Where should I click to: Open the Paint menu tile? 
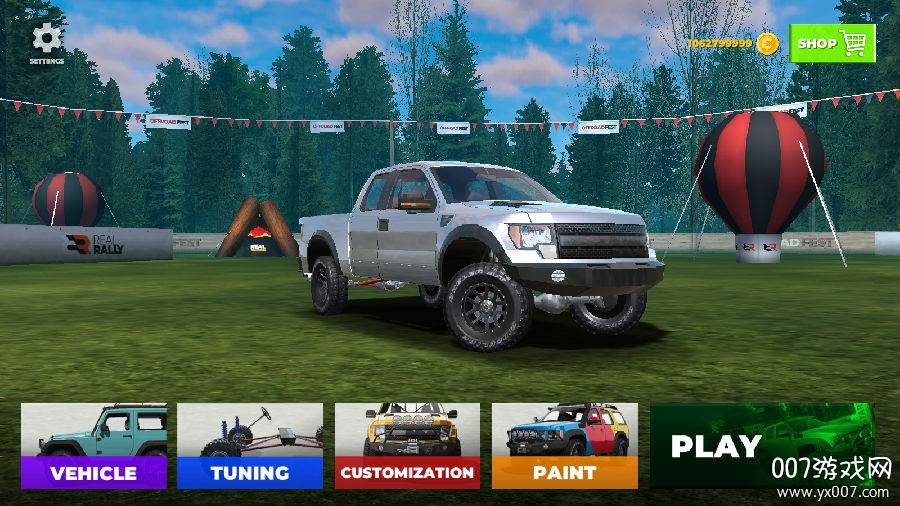click(564, 446)
